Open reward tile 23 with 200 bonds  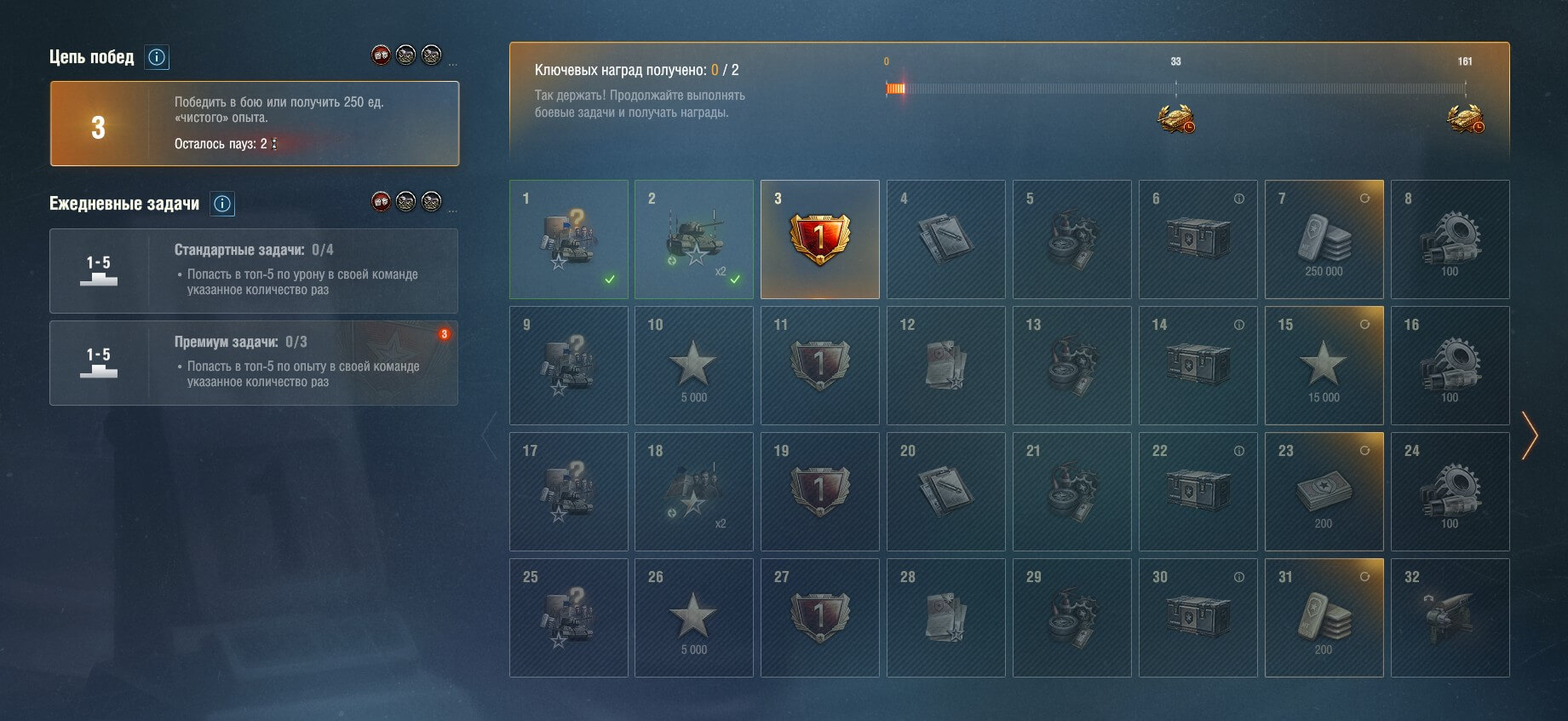point(1324,492)
